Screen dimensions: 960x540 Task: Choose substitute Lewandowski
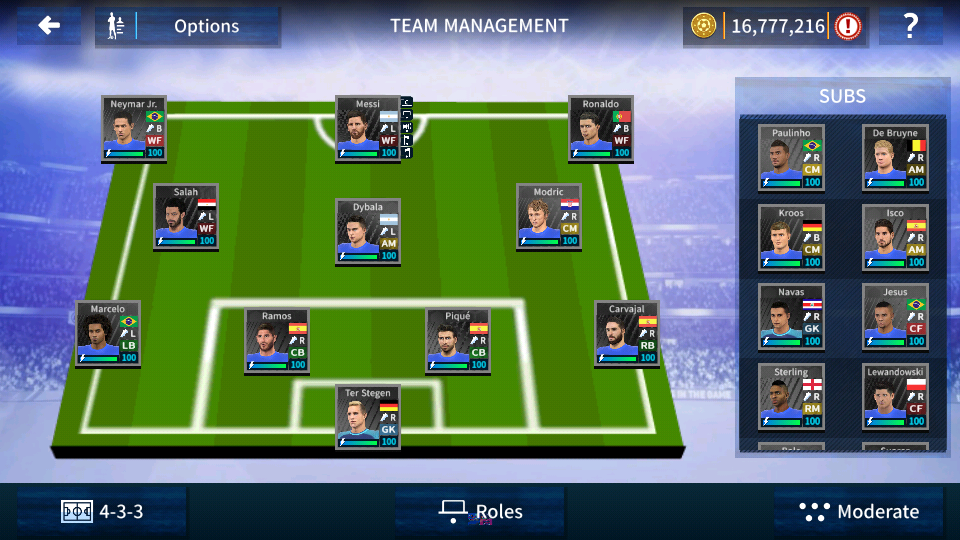pyautogui.click(x=895, y=397)
